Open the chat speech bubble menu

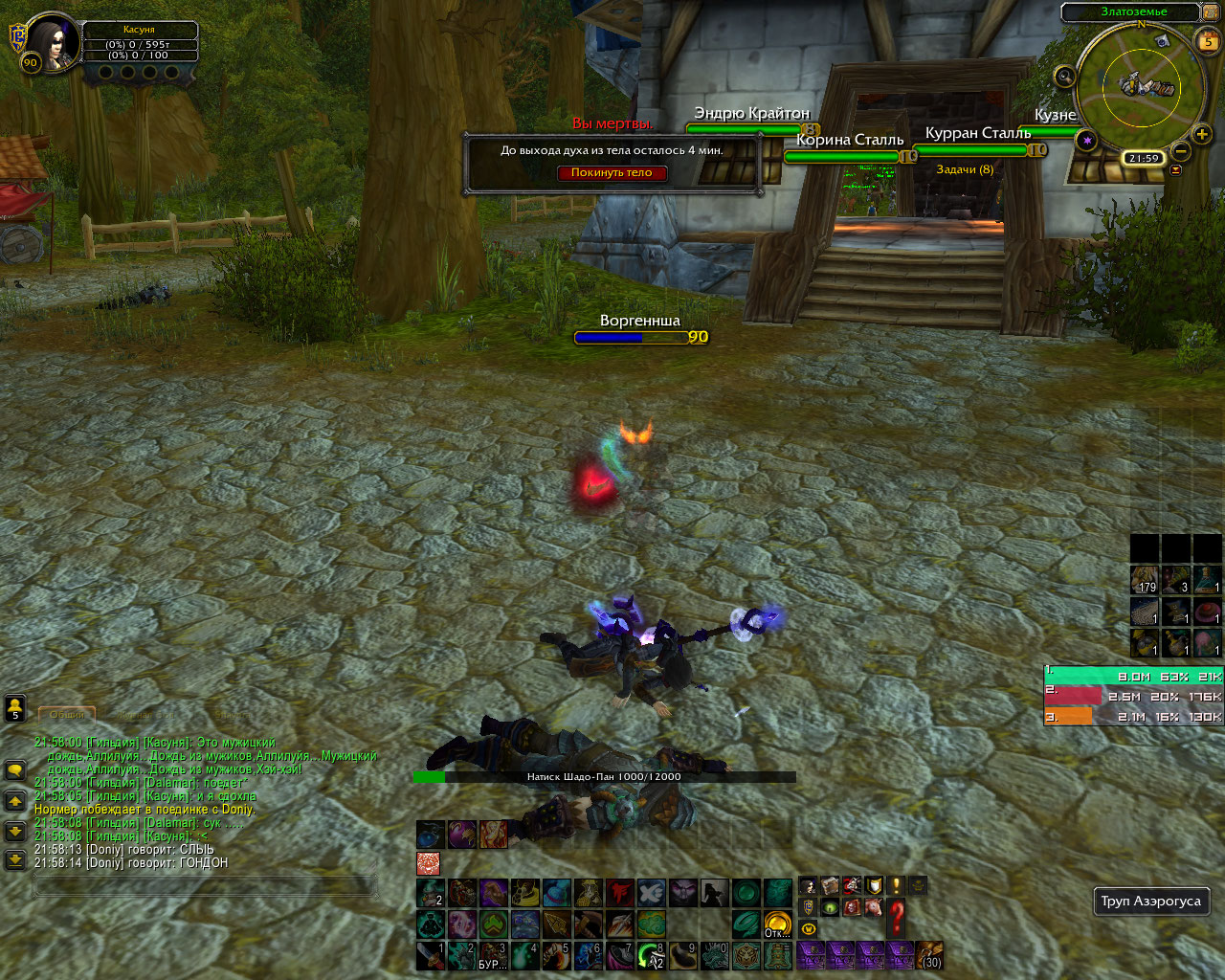coord(15,770)
